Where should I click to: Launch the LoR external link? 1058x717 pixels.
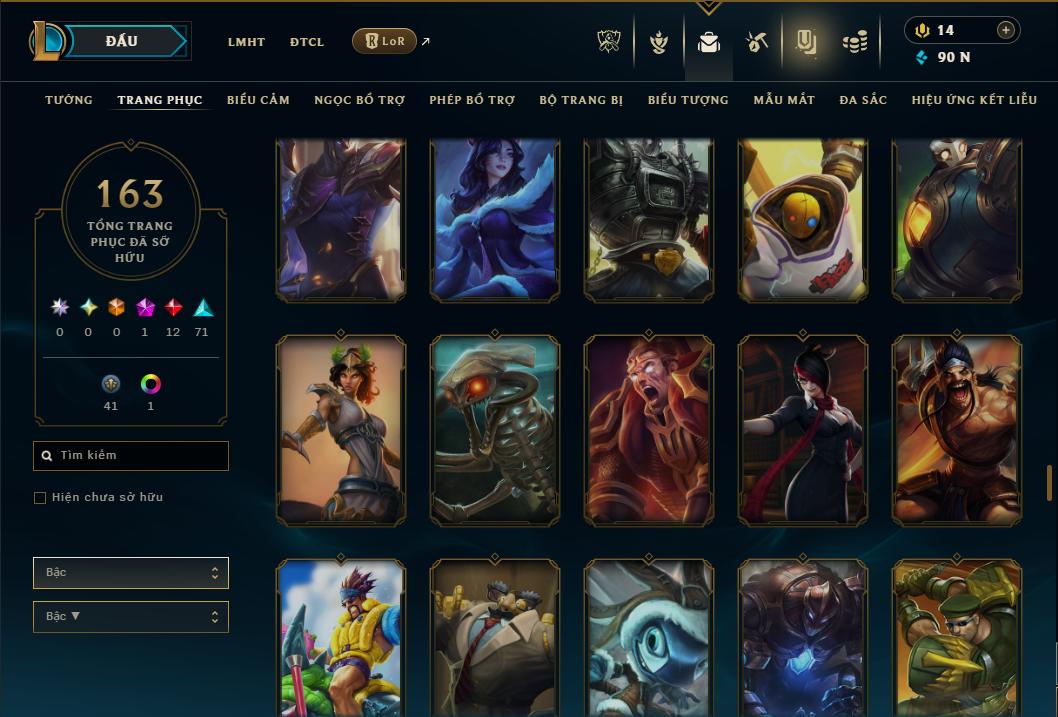point(385,41)
